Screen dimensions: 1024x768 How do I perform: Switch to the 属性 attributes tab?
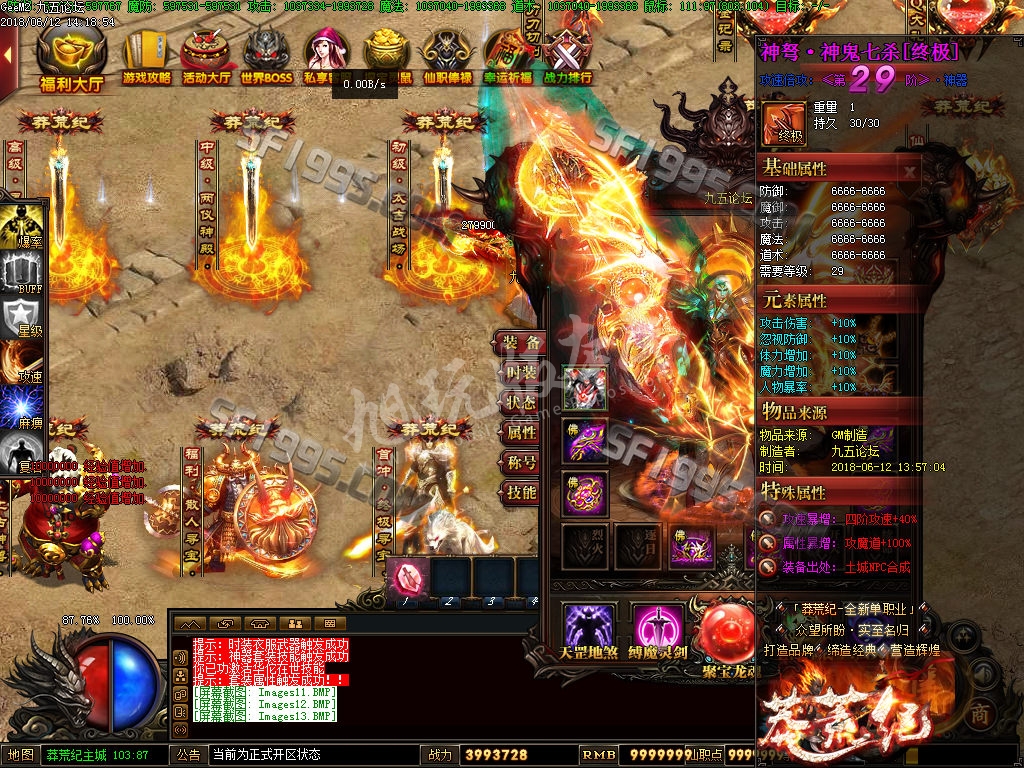pyautogui.click(x=521, y=433)
